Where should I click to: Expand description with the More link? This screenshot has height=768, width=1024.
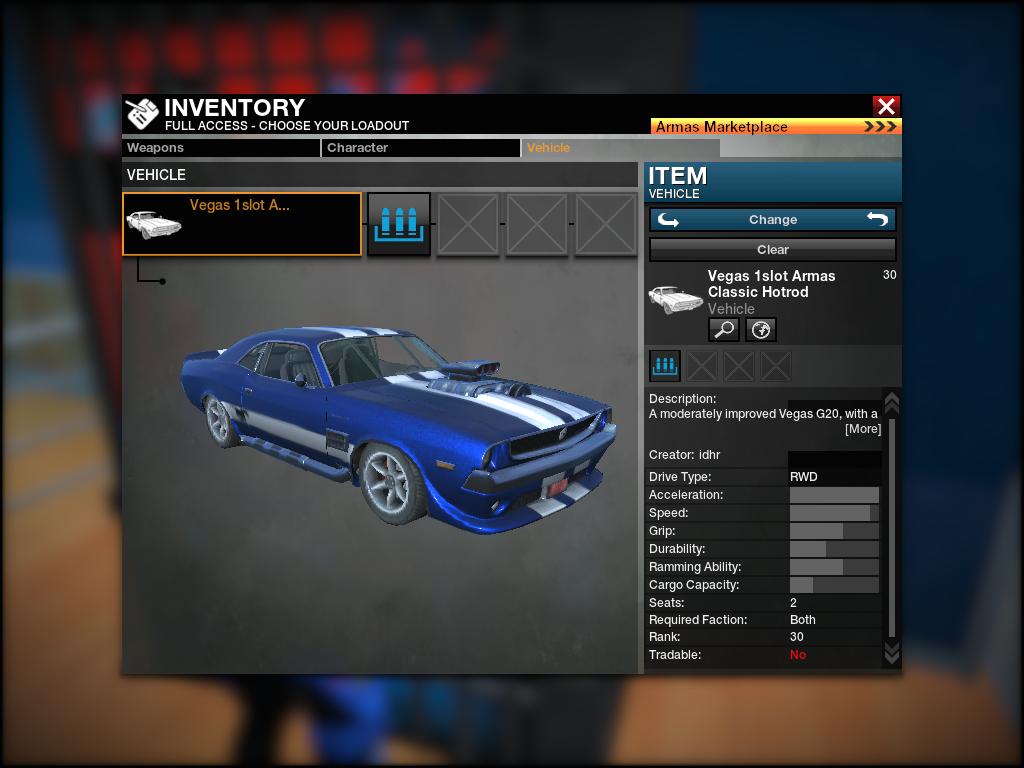click(x=862, y=429)
